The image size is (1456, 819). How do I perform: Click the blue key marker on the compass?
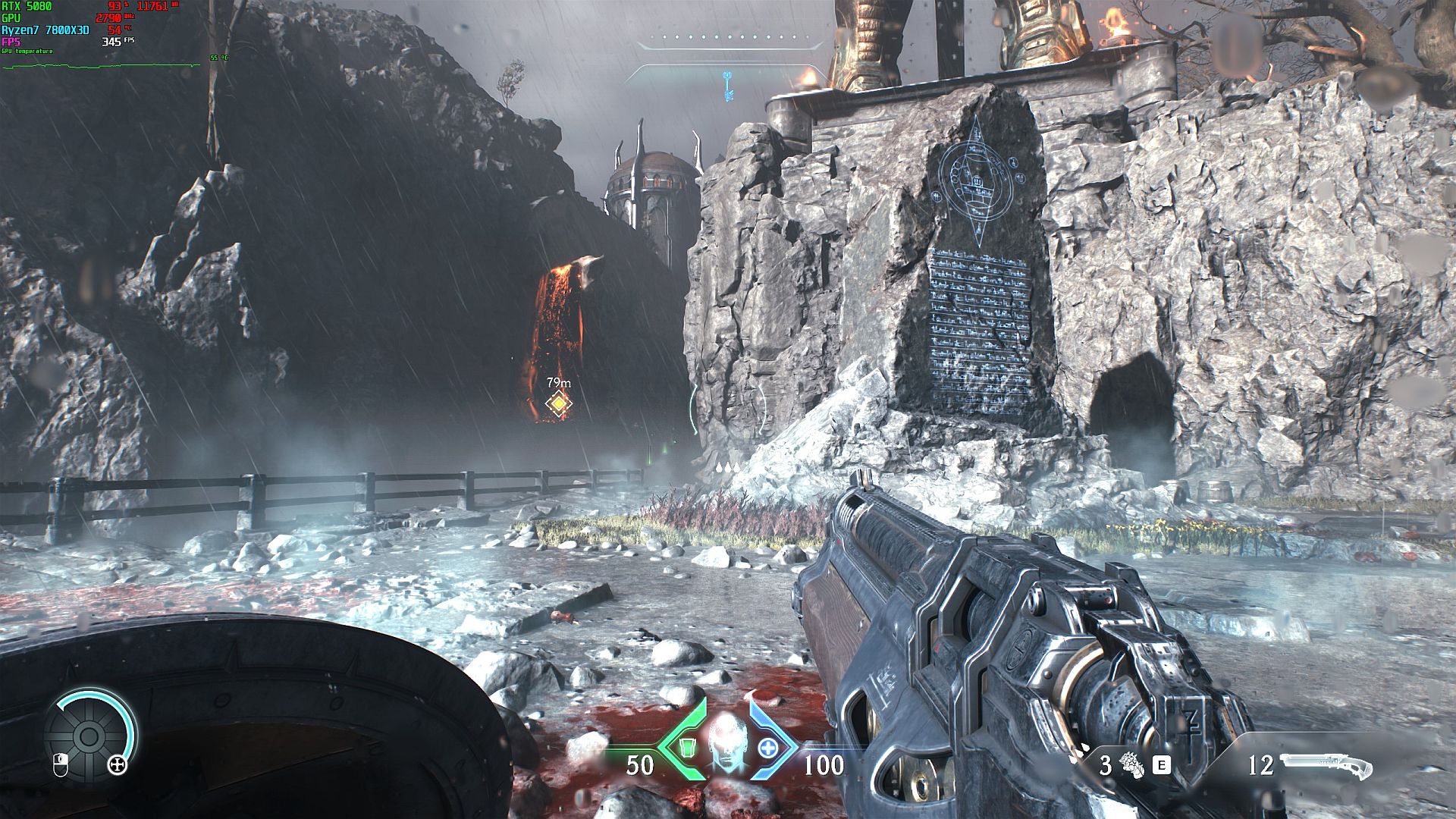[727, 86]
